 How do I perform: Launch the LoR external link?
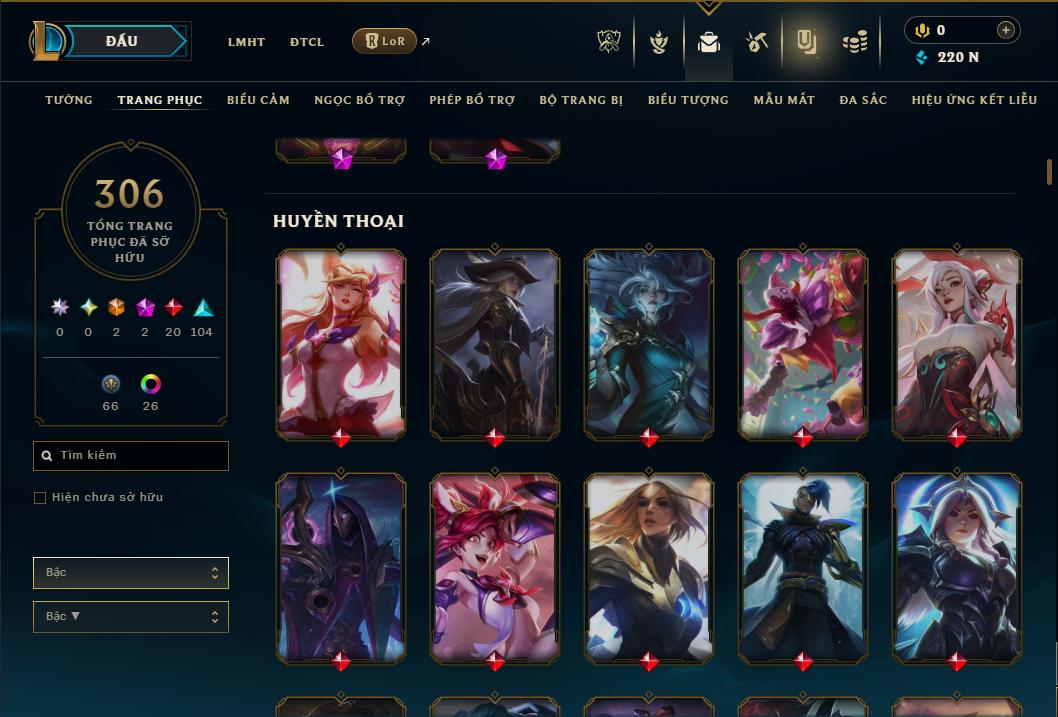385,41
